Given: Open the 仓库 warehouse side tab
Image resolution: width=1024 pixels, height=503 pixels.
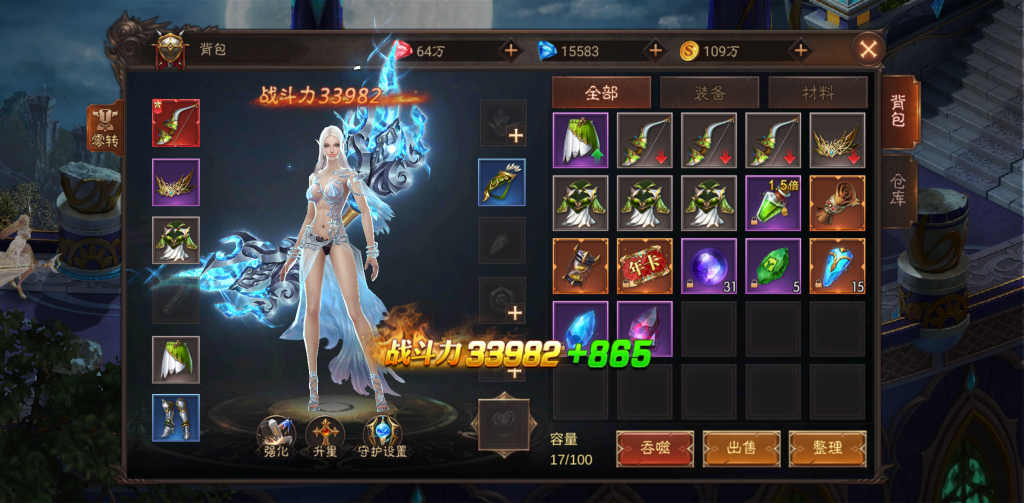Looking at the screenshot, I should 898,188.
